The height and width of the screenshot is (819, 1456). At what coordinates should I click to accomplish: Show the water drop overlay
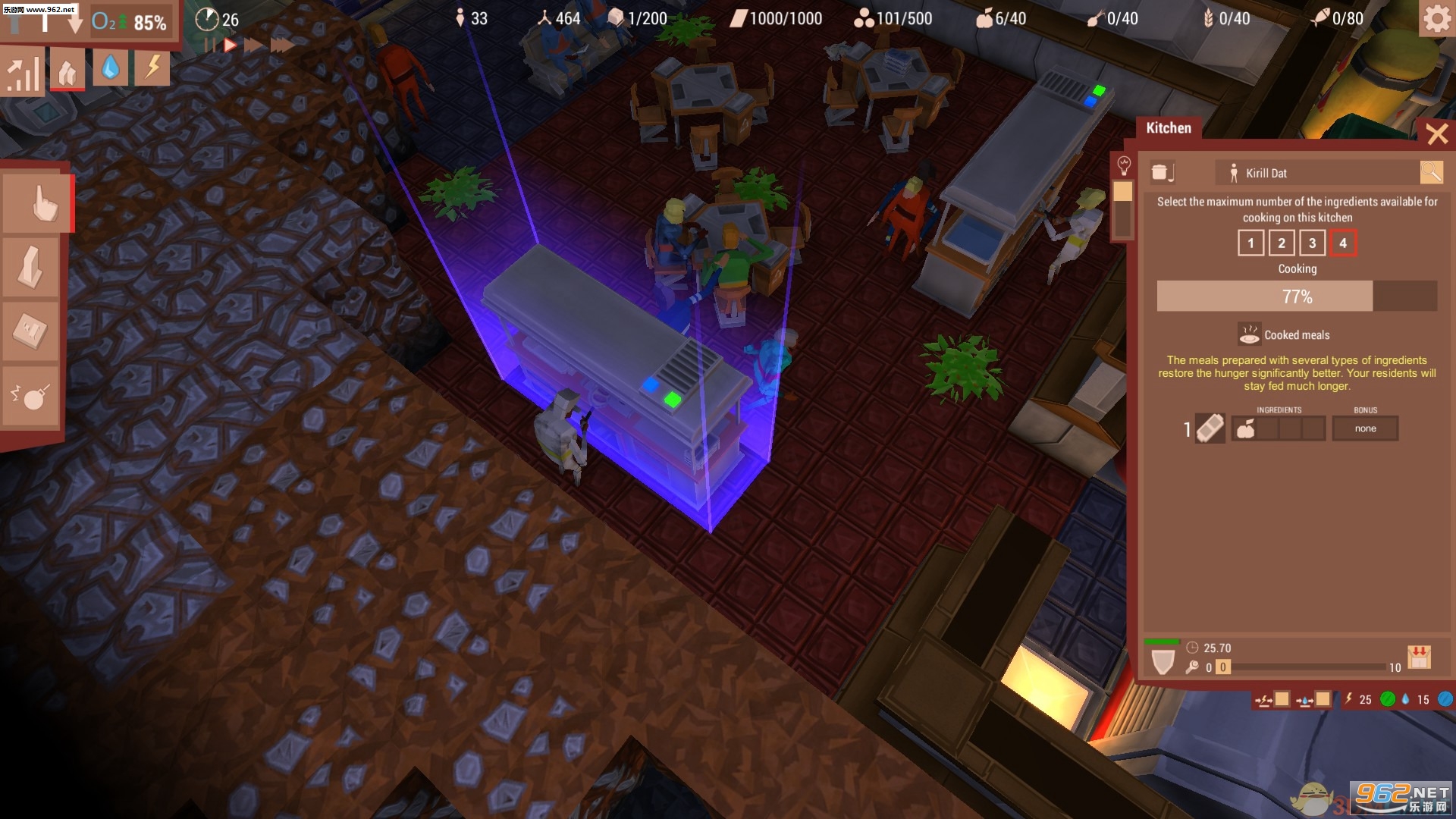coord(111,69)
